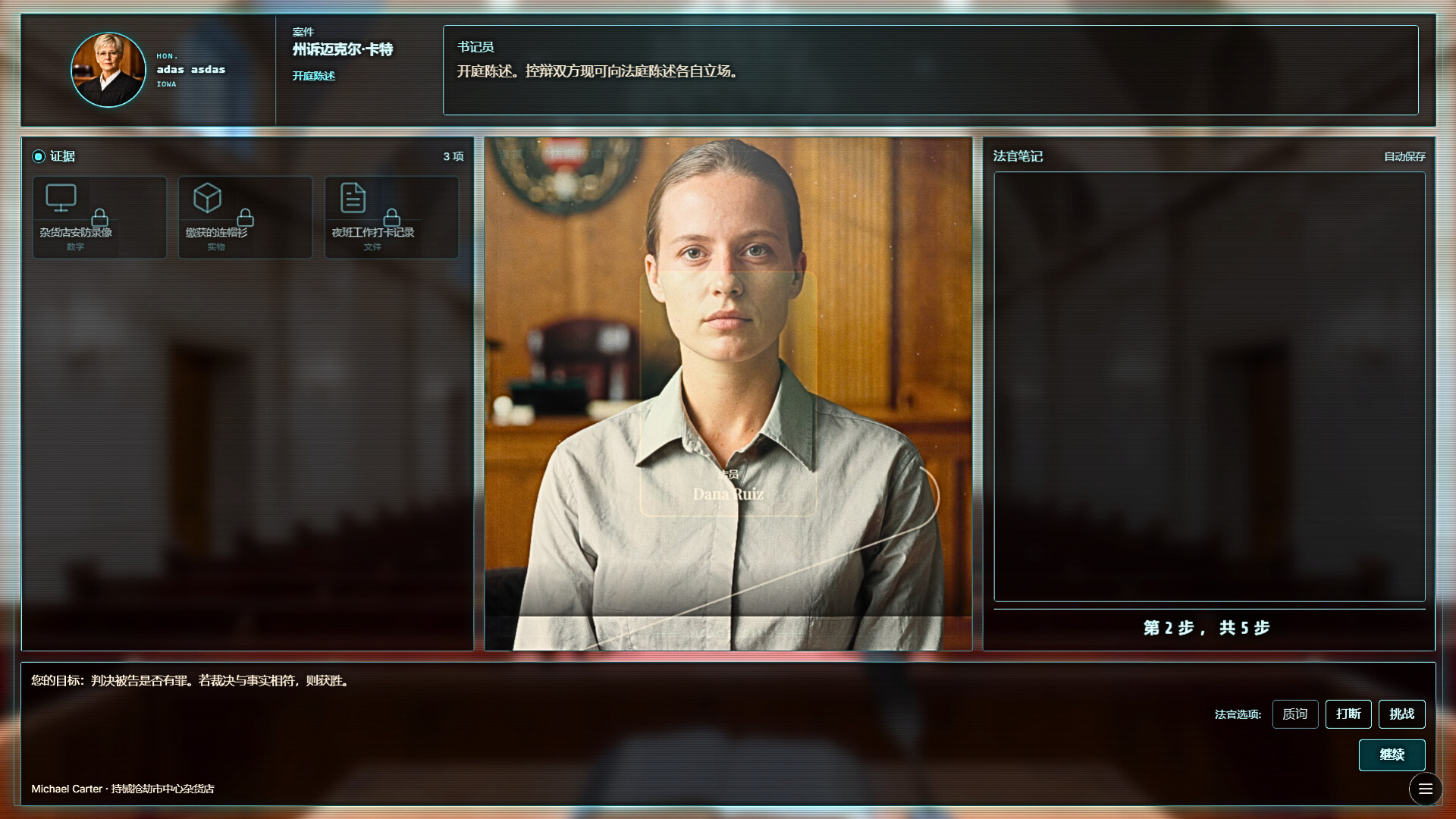Open the 缴获的连帽衫 evidence item

(x=245, y=218)
